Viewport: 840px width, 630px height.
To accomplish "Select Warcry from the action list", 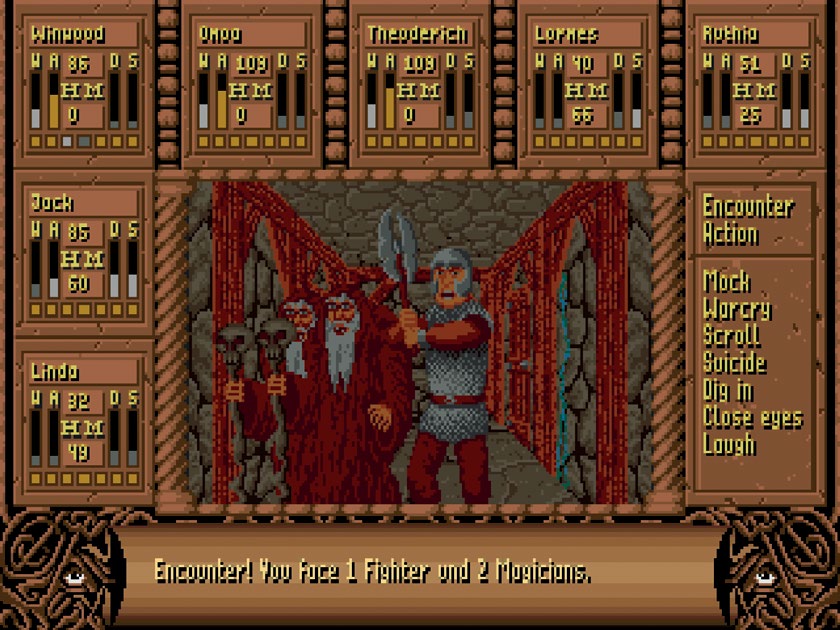I will tap(738, 308).
